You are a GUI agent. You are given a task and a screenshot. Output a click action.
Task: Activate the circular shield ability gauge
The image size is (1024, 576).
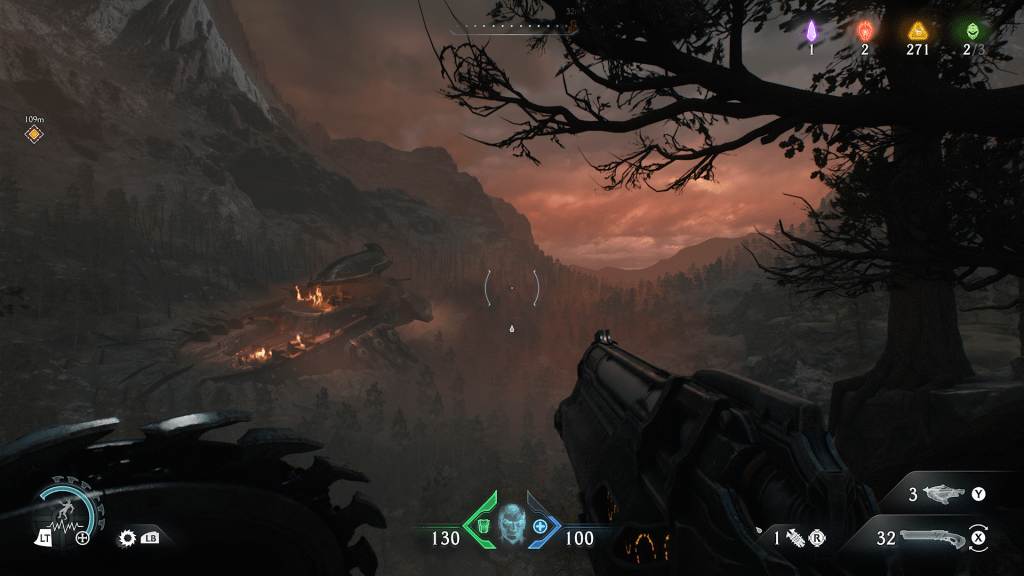tap(66, 509)
